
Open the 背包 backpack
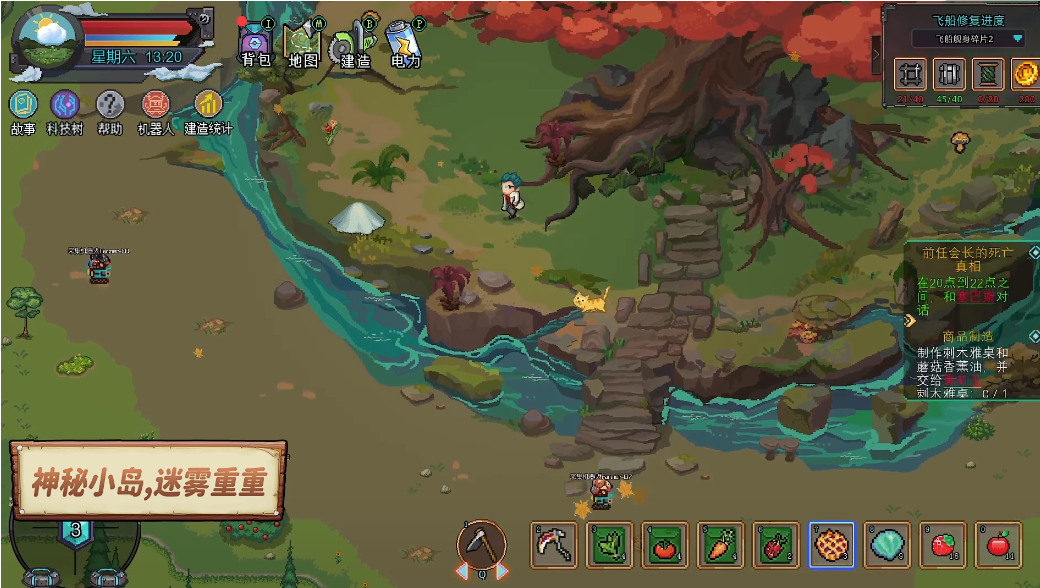pyautogui.click(x=255, y=45)
